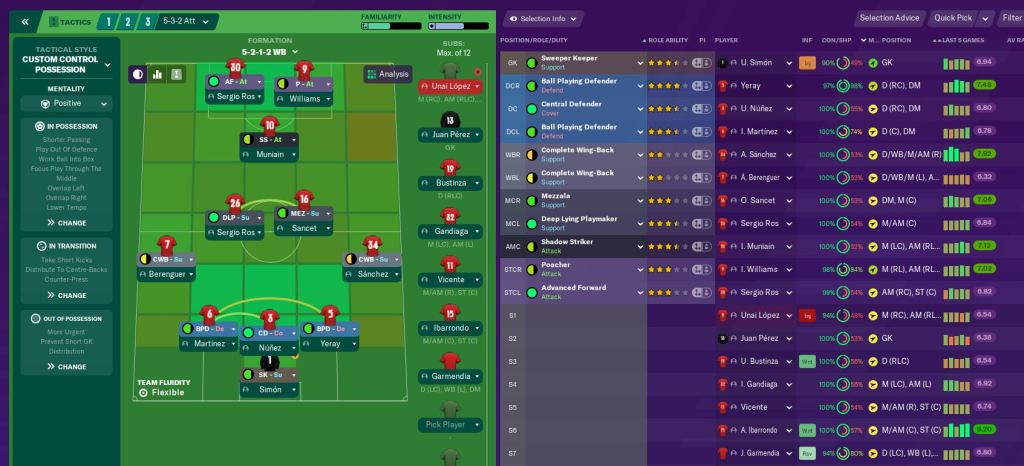Open the Selection Info dropdown
Screen dimensions: 1024x466
pyautogui.click(x=543, y=18)
